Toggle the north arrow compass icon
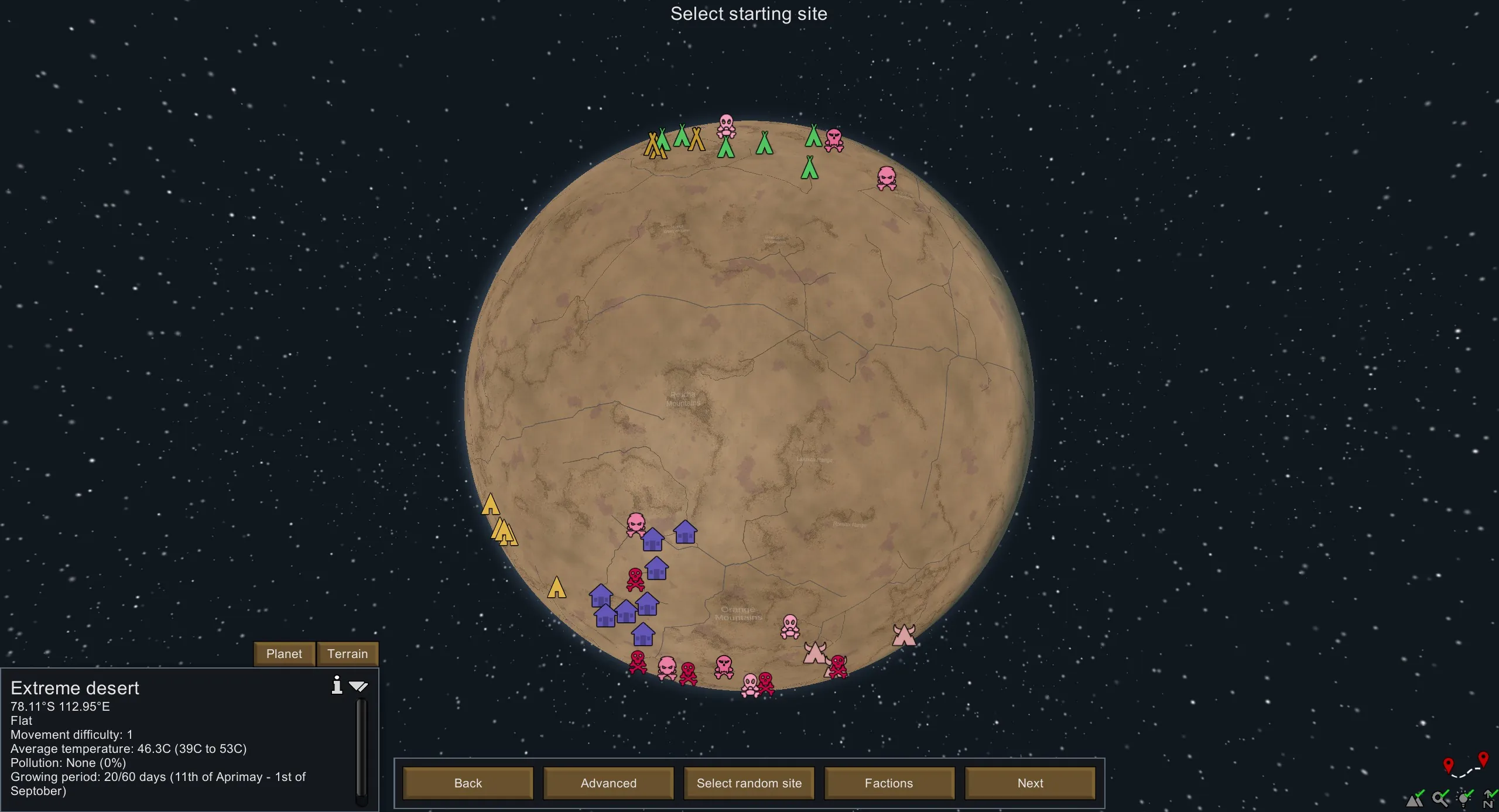The width and height of the screenshot is (1499, 812). [1488, 799]
